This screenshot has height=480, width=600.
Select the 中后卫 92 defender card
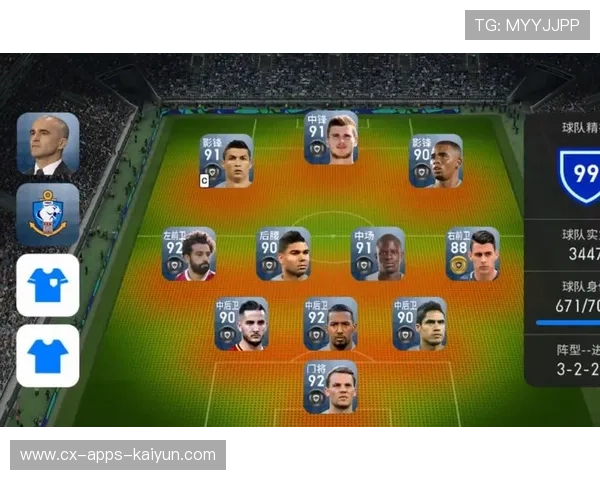(x=331, y=323)
